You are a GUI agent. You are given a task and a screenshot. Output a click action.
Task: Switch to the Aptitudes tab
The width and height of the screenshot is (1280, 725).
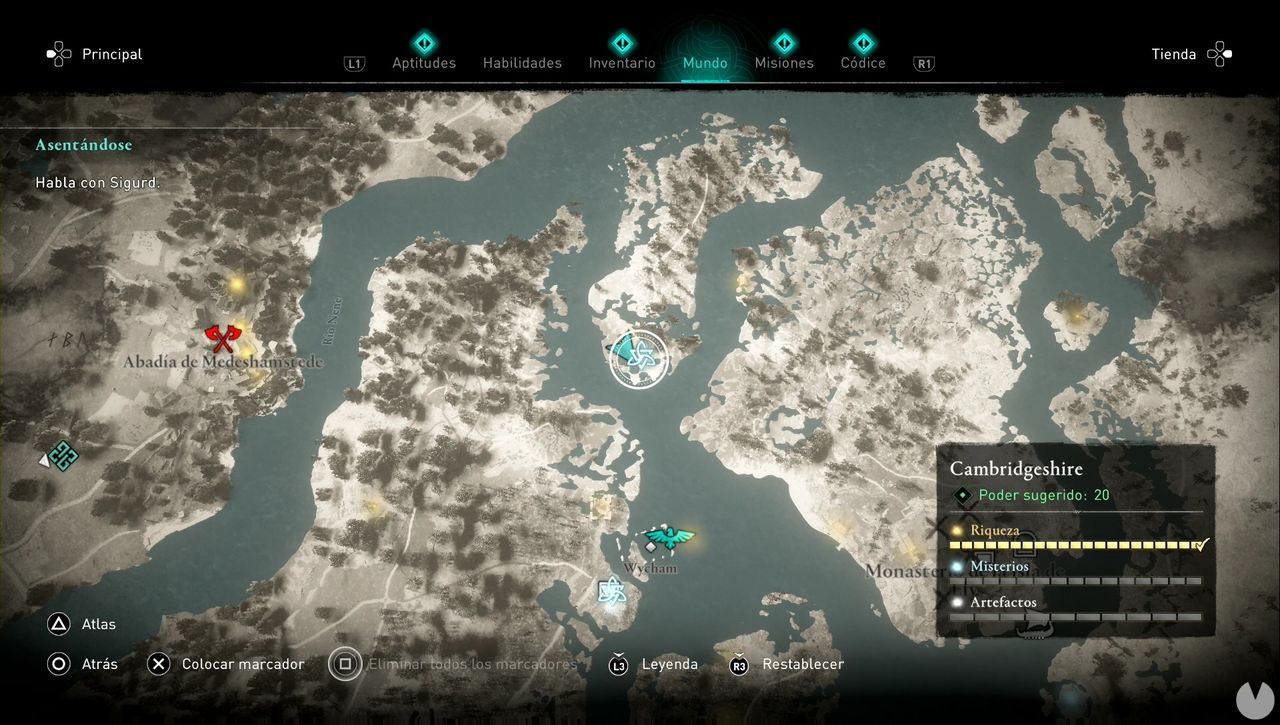423,62
